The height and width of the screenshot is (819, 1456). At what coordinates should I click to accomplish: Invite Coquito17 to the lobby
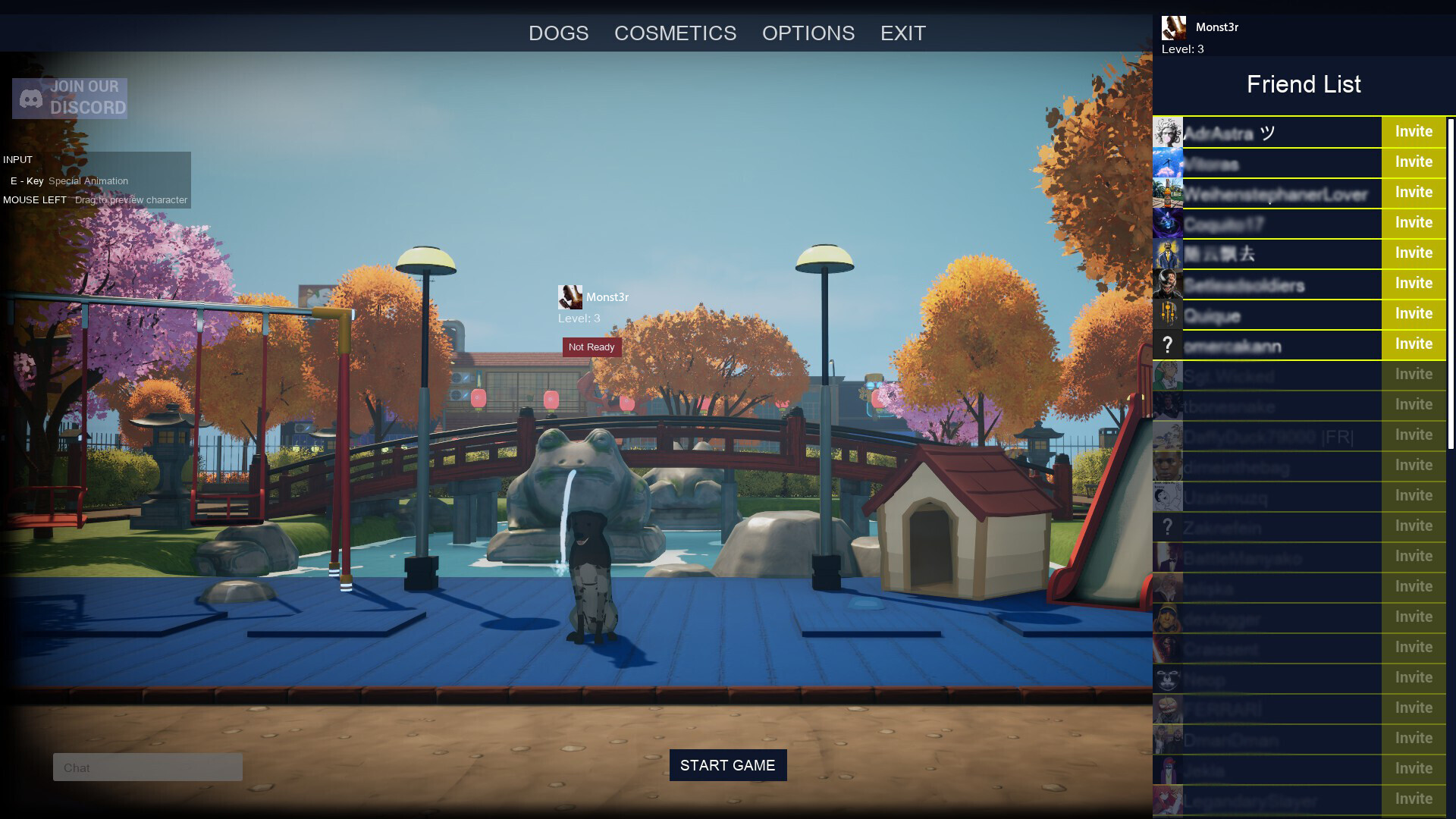tap(1413, 223)
